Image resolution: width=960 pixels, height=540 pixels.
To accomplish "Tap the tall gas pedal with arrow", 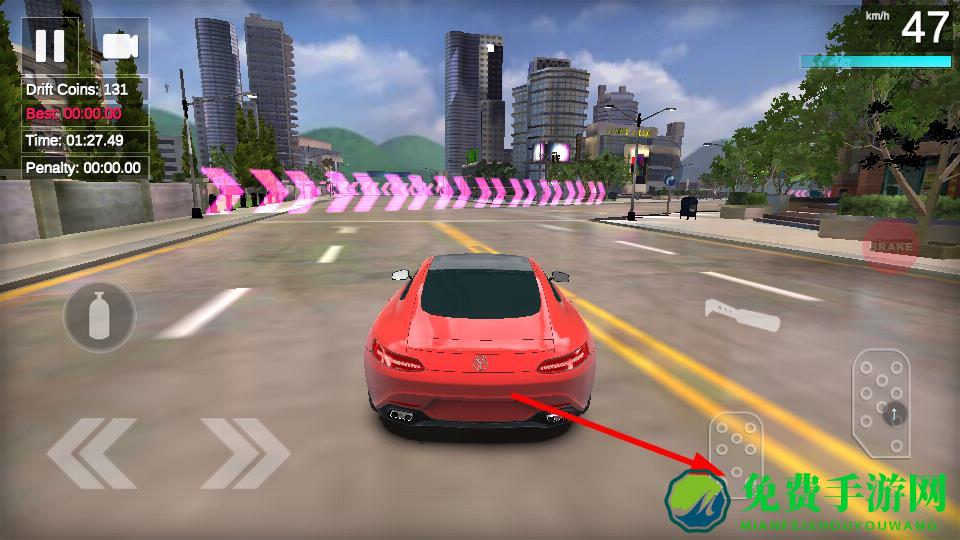I will coord(881,403).
